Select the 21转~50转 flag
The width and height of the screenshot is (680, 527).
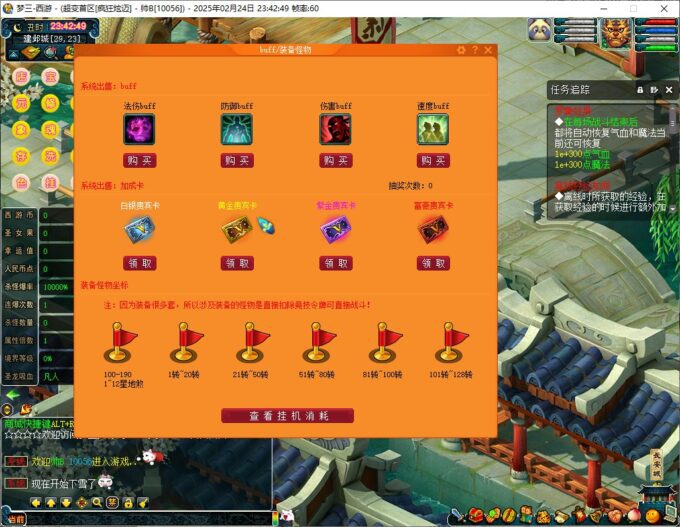coord(252,341)
